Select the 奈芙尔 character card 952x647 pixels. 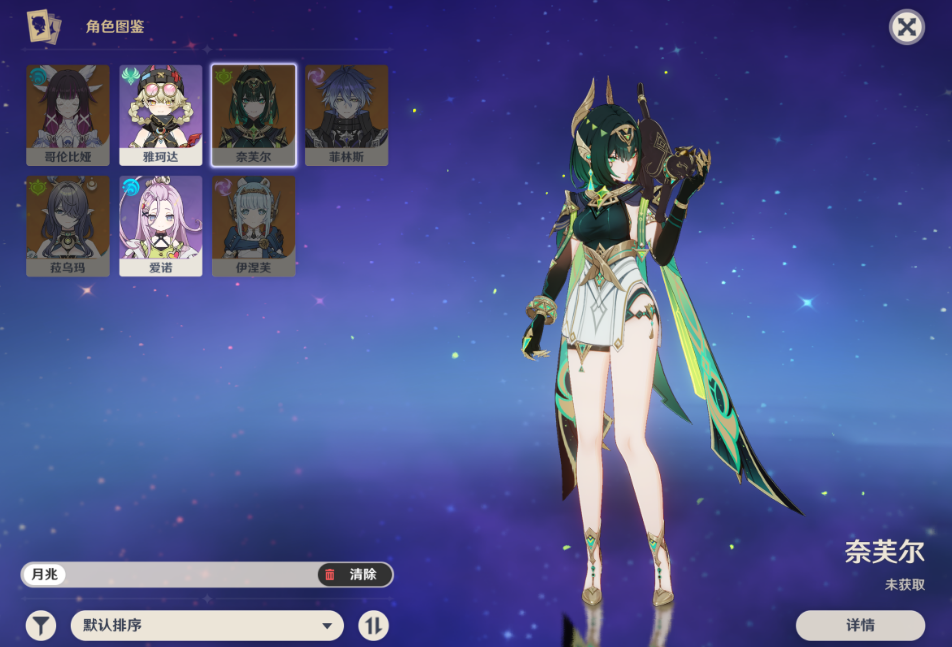(x=254, y=115)
